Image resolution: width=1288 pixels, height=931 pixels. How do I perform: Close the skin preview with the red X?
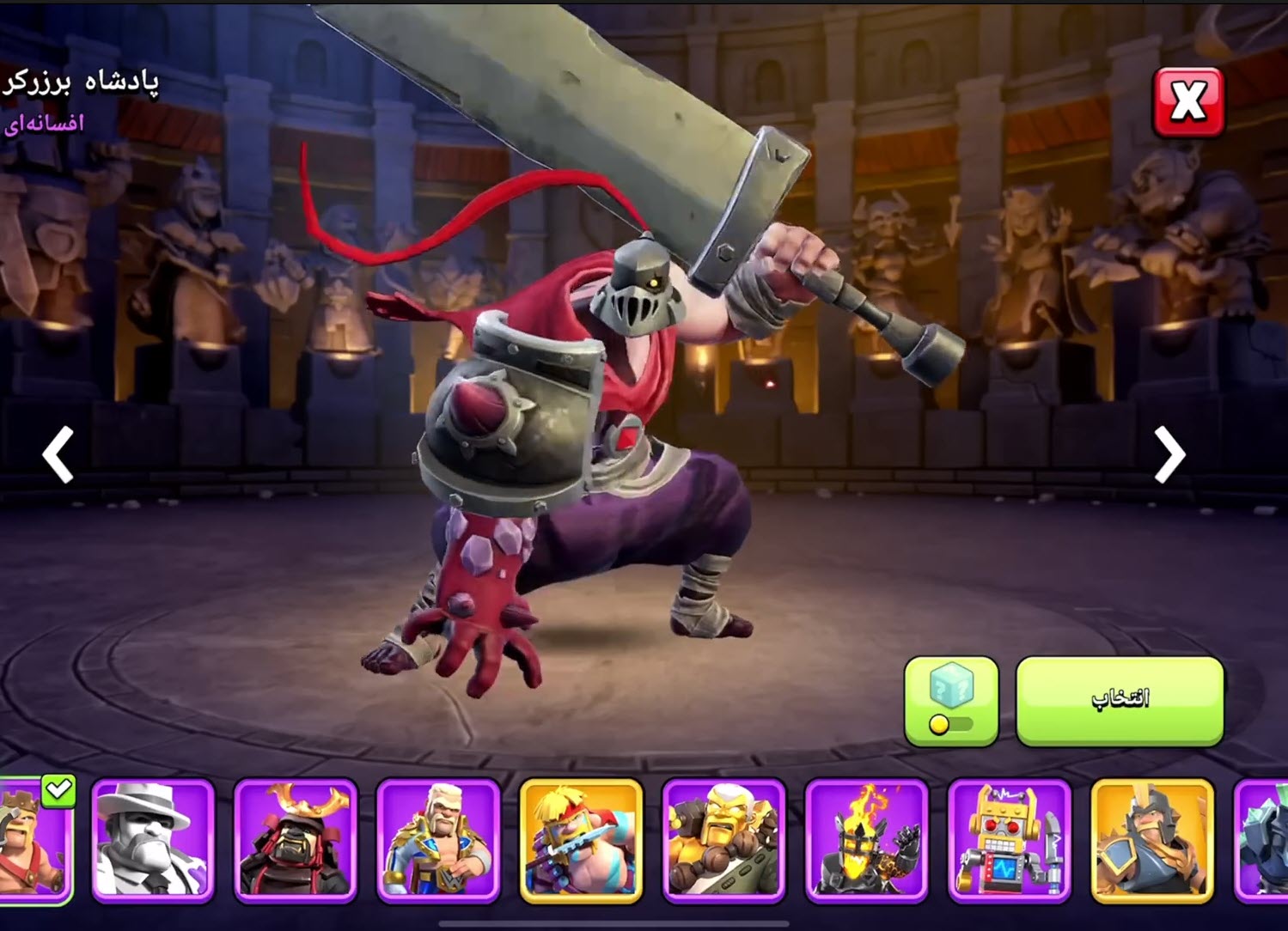pyautogui.click(x=1187, y=102)
